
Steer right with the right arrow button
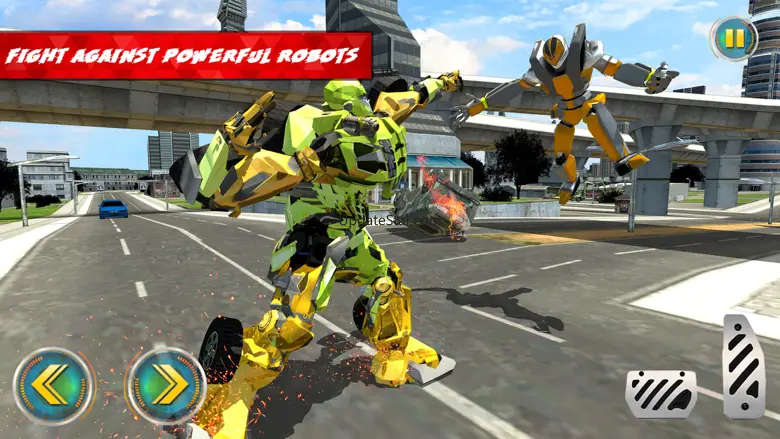point(166,385)
